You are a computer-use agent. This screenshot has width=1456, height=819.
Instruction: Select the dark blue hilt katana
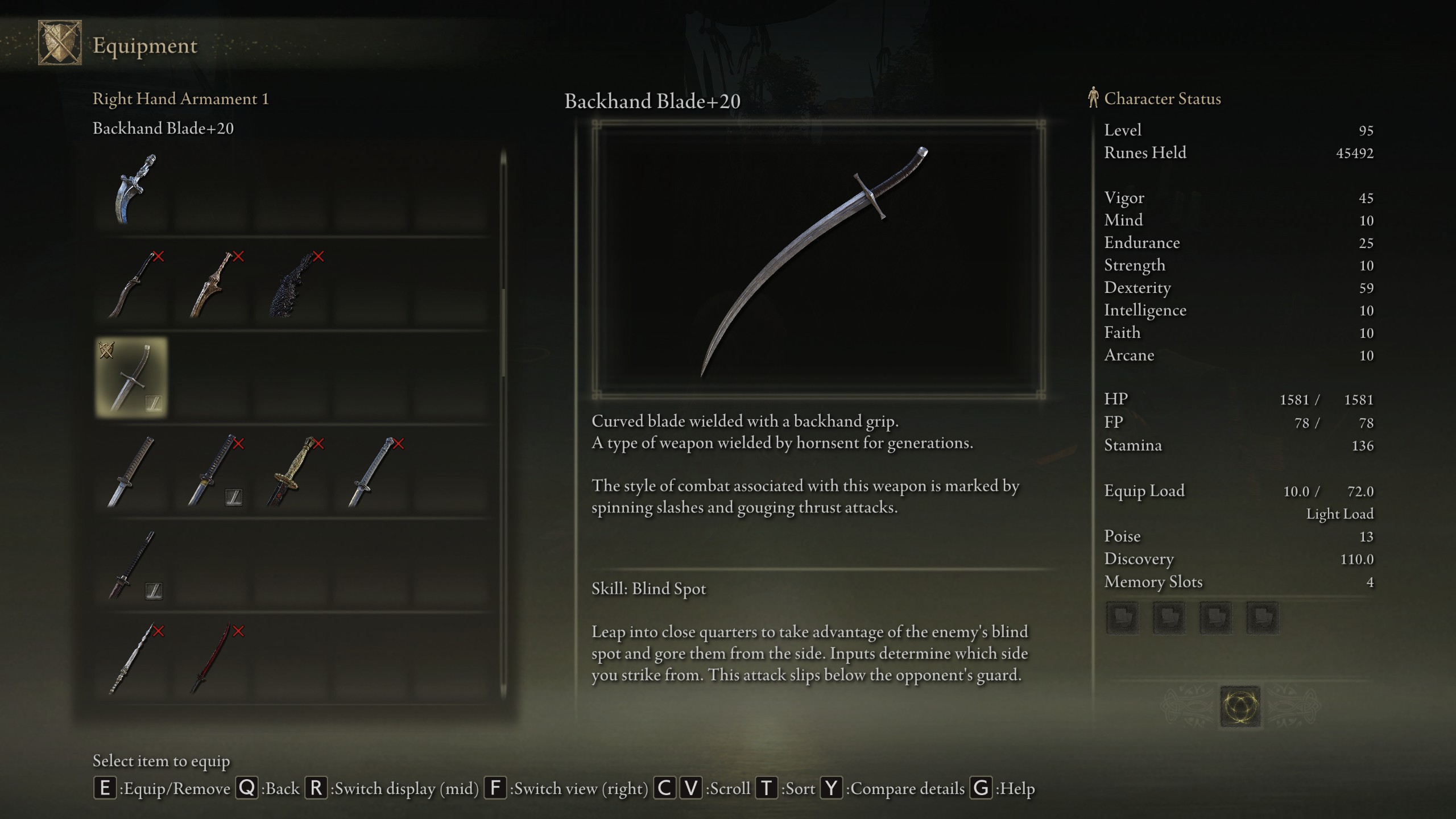tap(212, 471)
